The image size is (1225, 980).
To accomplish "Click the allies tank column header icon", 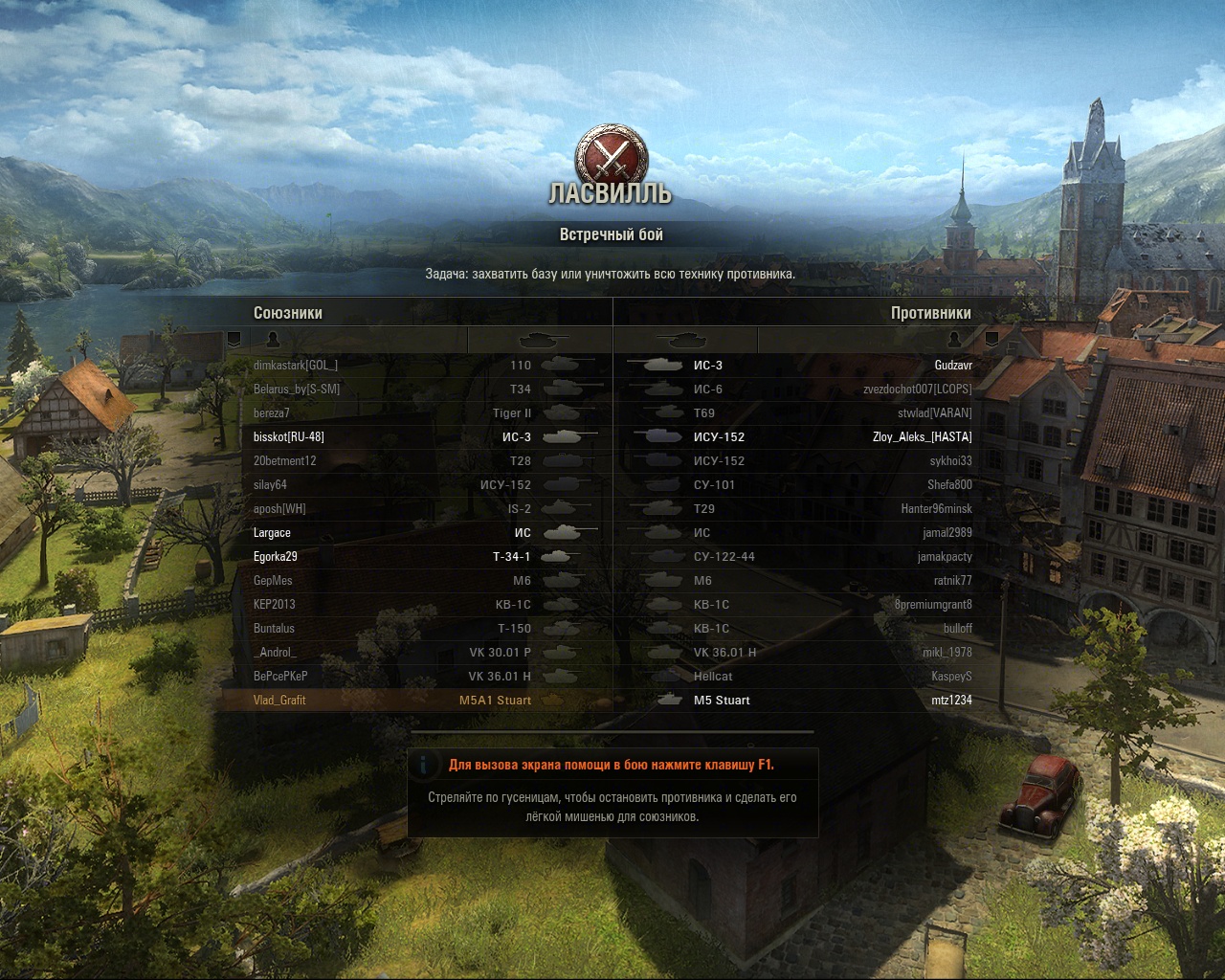I will [543, 339].
